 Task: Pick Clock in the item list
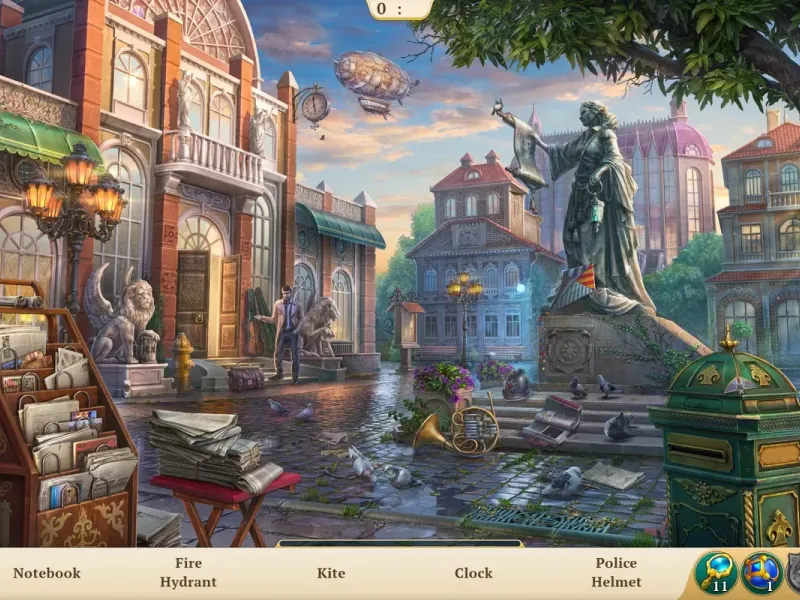[473, 573]
